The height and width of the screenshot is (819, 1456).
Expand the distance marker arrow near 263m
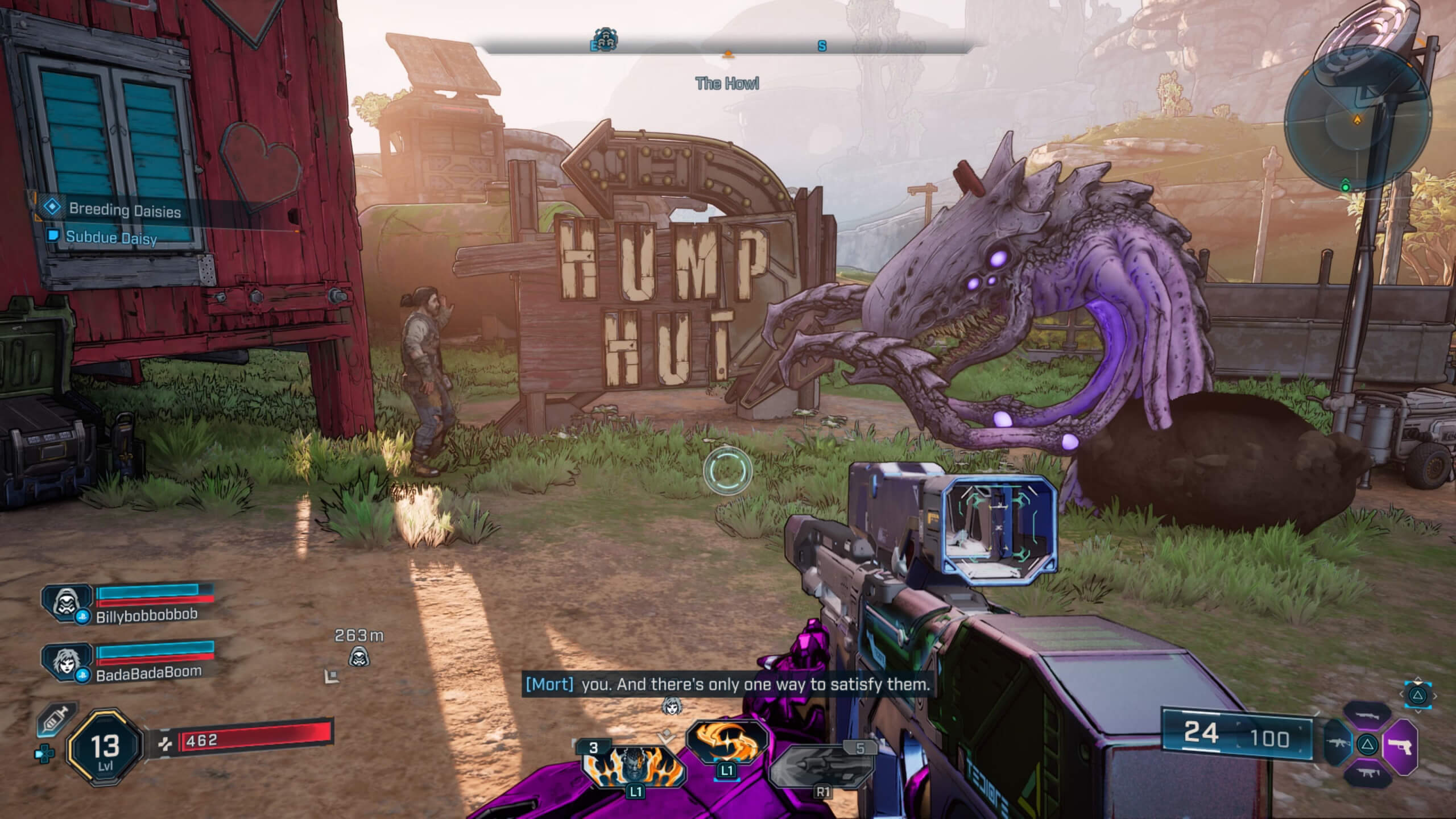332,678
